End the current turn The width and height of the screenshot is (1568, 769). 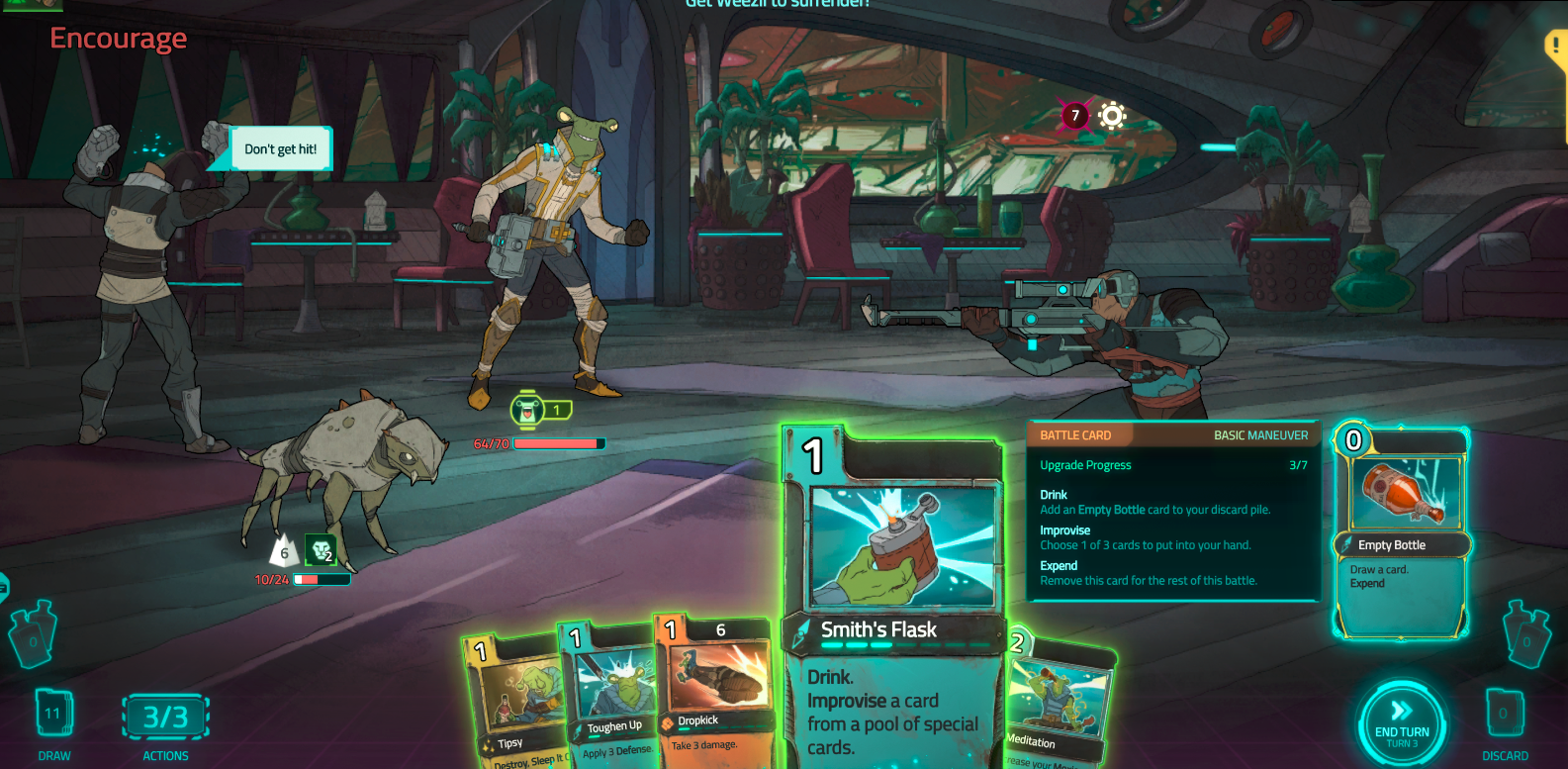pyautogui.click(x=1401, y=723)
